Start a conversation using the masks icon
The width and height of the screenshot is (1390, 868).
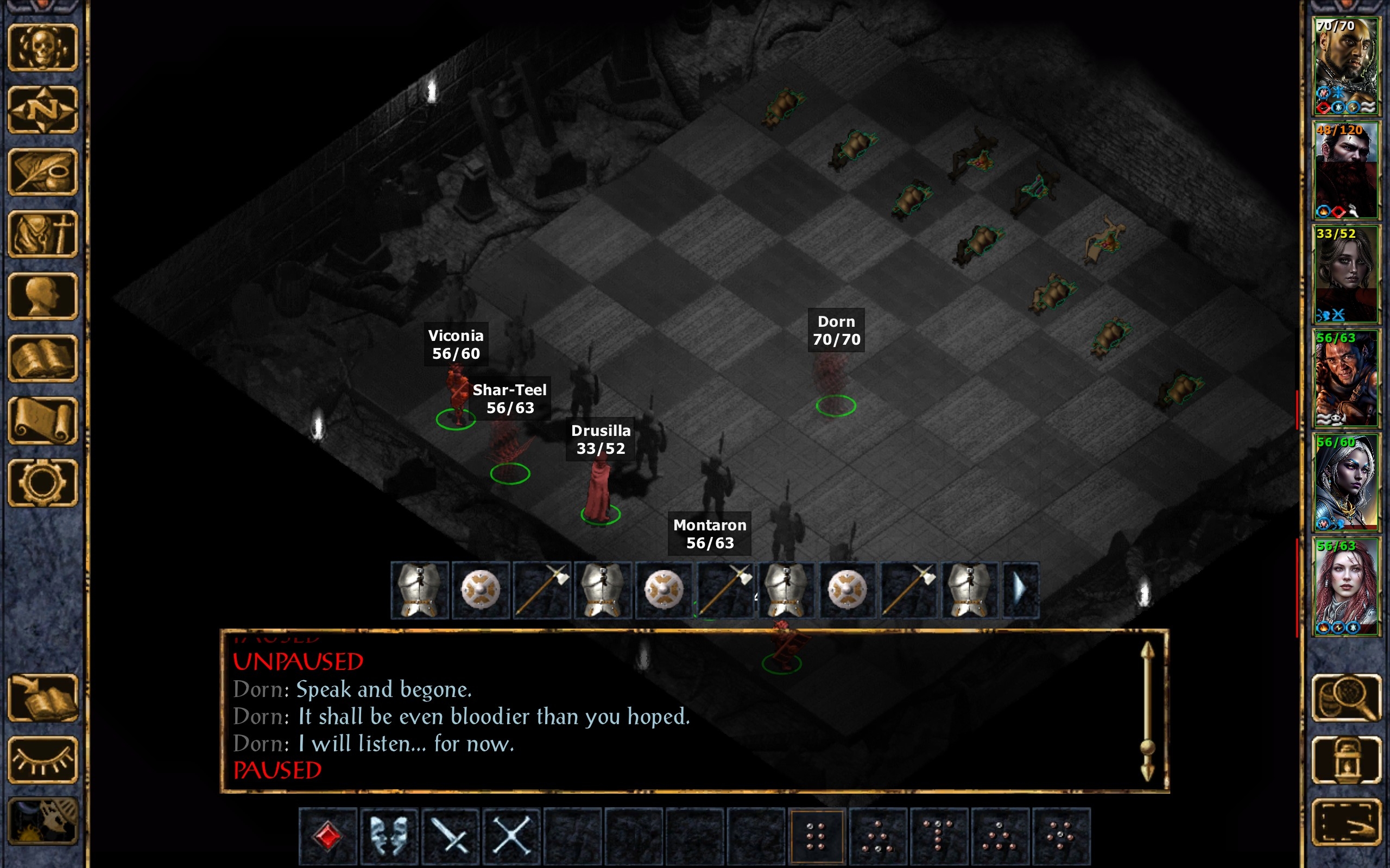pos(389,835)
